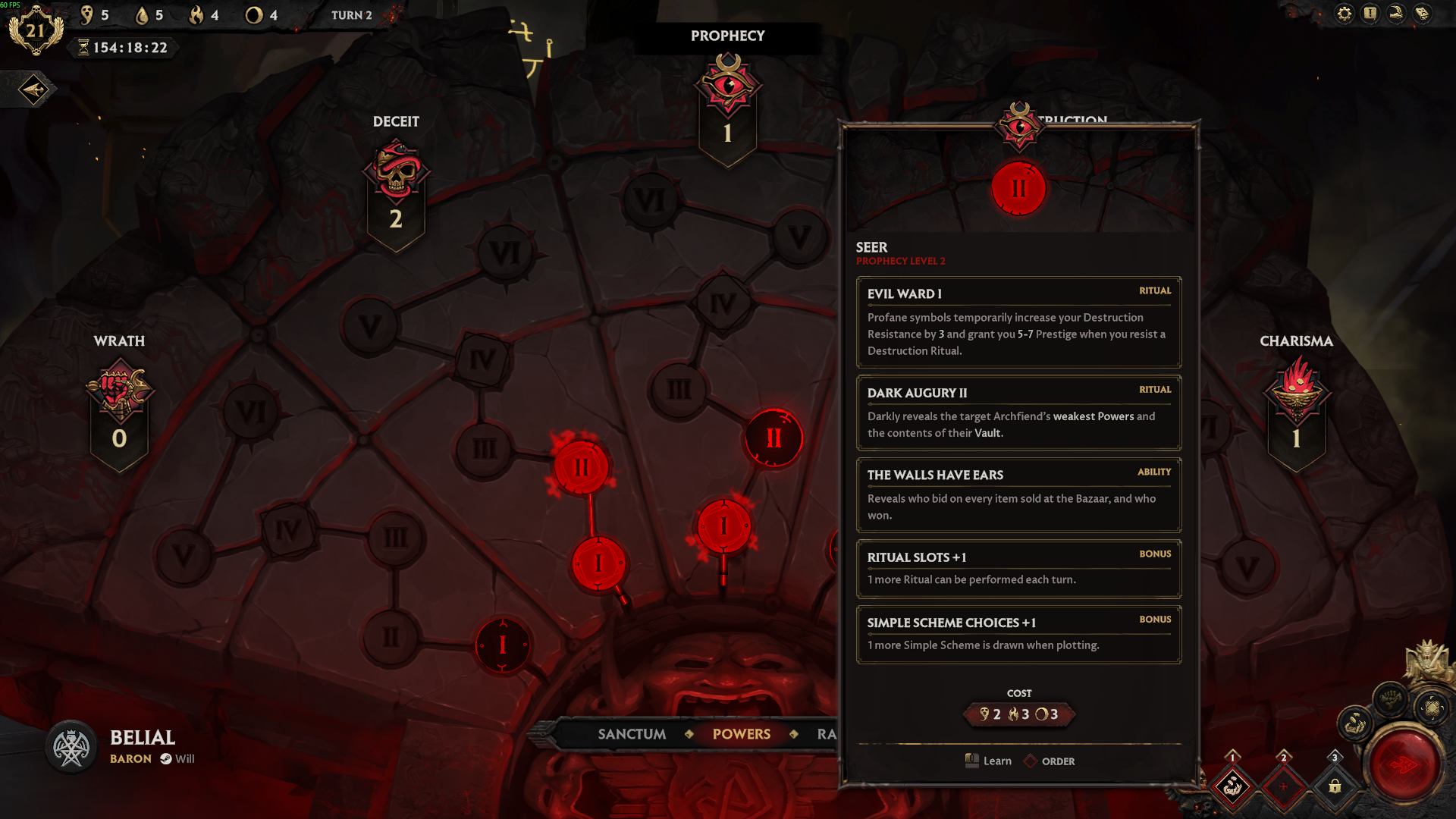1456x819 pixels.
Task: Click the locked order slot 3
Action: pyautogui.click(x=1335, y=786)
